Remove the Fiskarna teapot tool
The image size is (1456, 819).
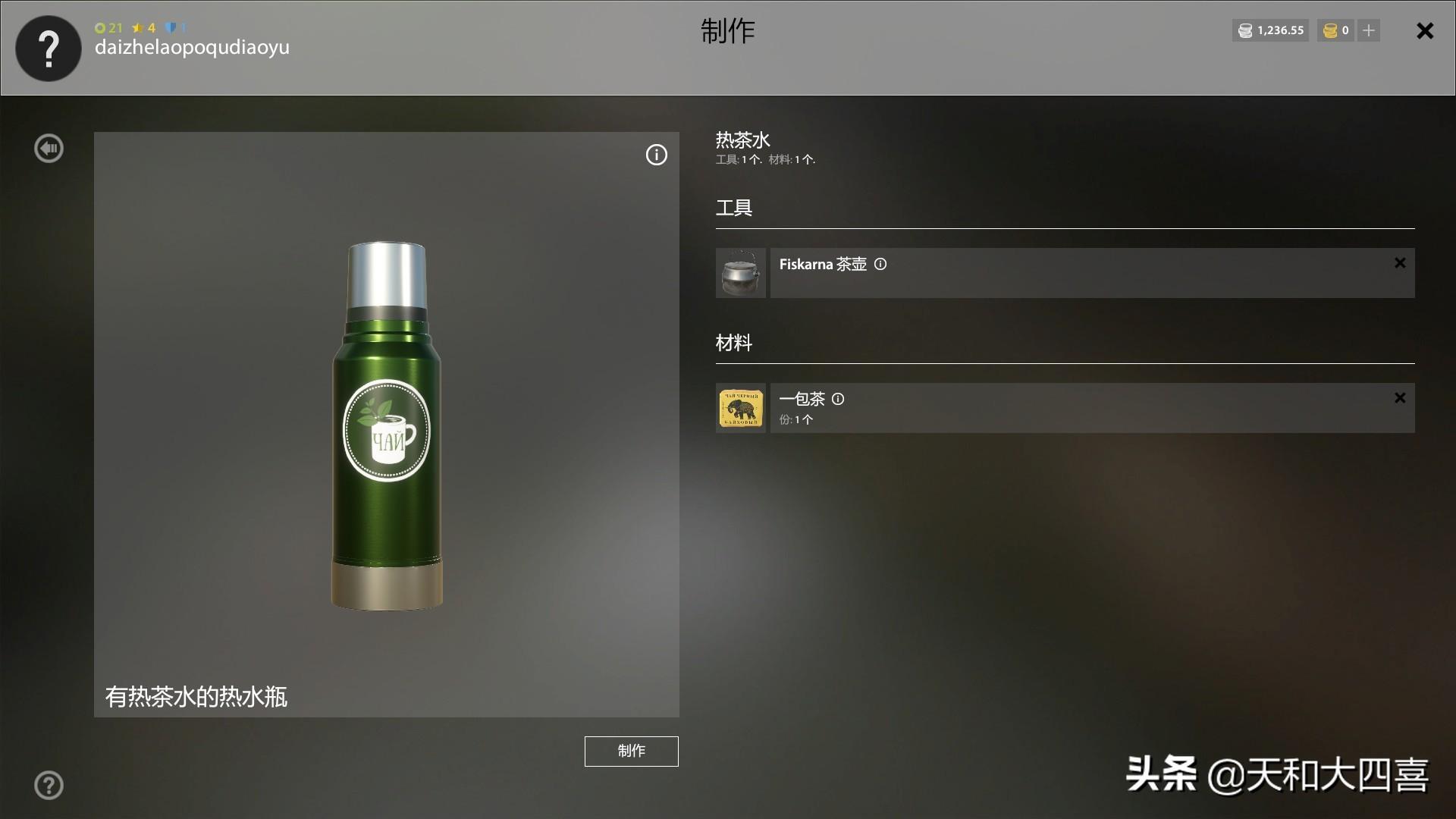pyautogui.click(x=1400, y=263)
